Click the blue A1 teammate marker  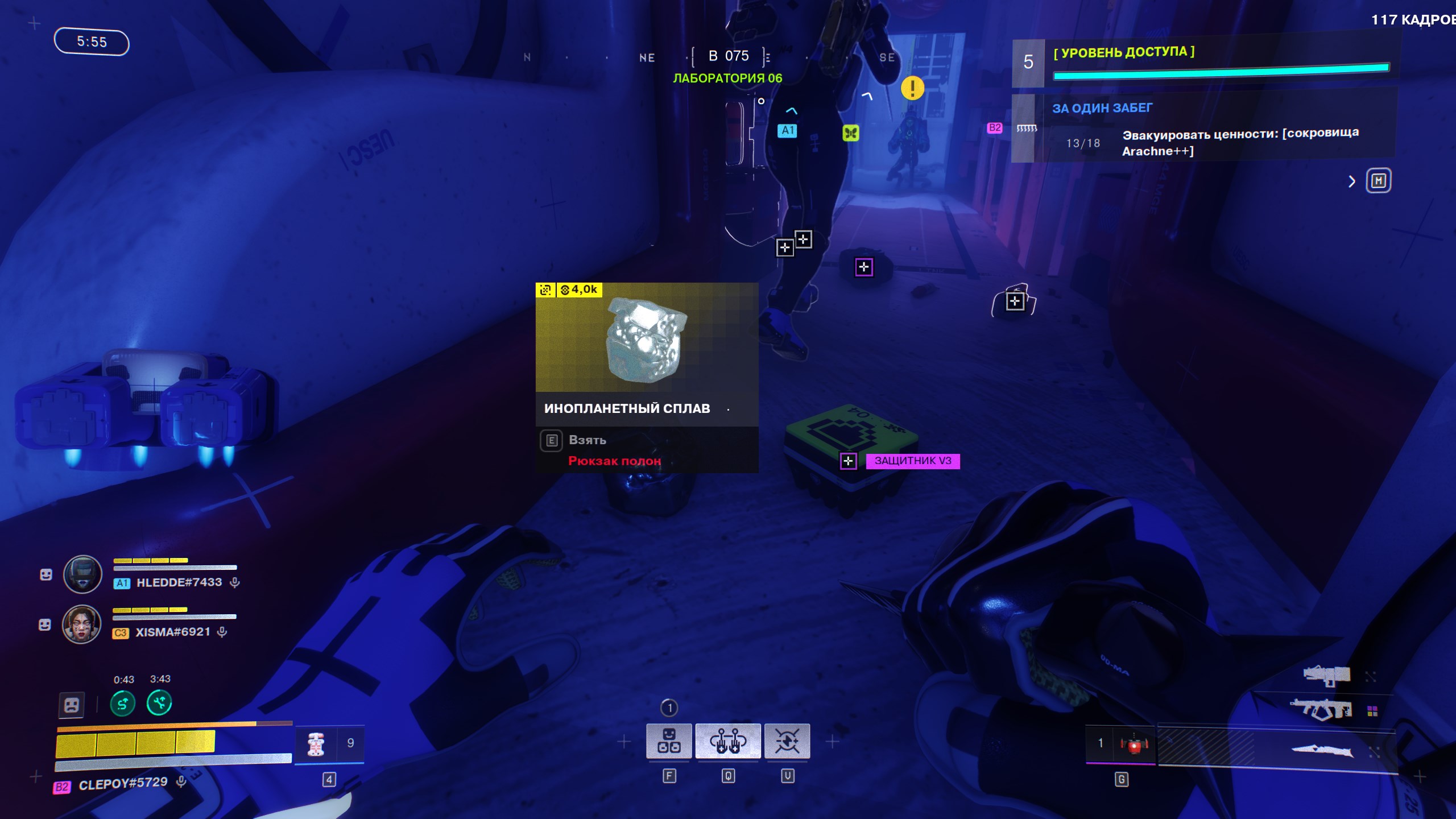[x=787, y=130]
